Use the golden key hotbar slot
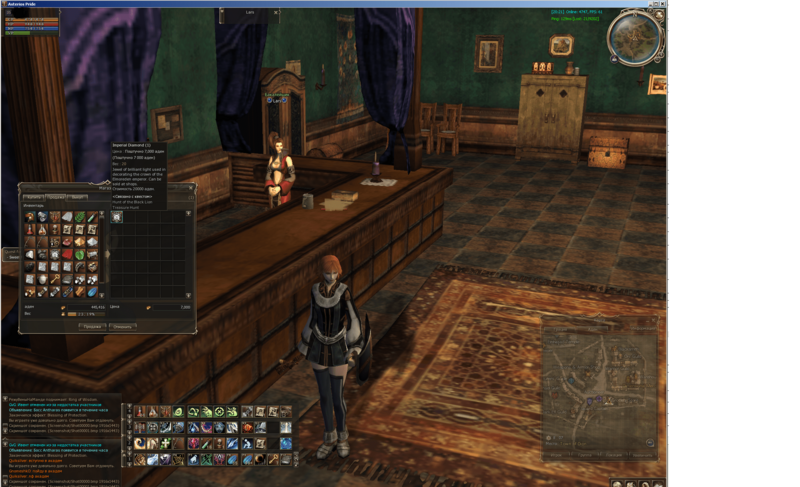Screen dimensions: 800x487 (272, 459)
